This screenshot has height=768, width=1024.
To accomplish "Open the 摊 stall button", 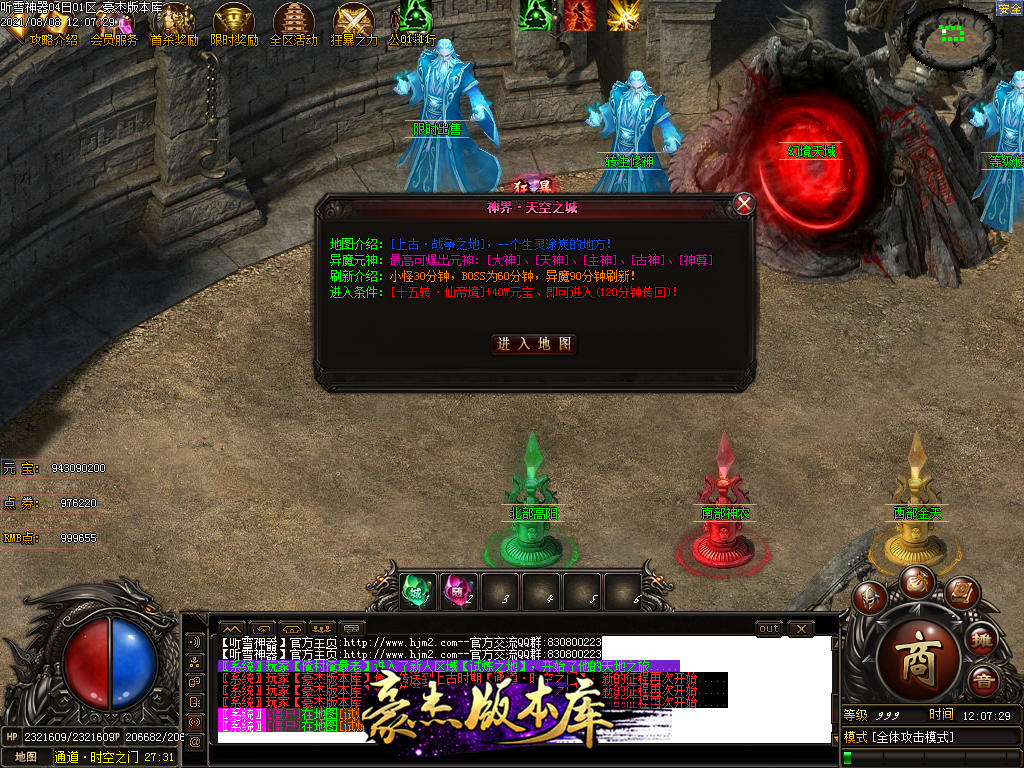I will pos(983,638).
